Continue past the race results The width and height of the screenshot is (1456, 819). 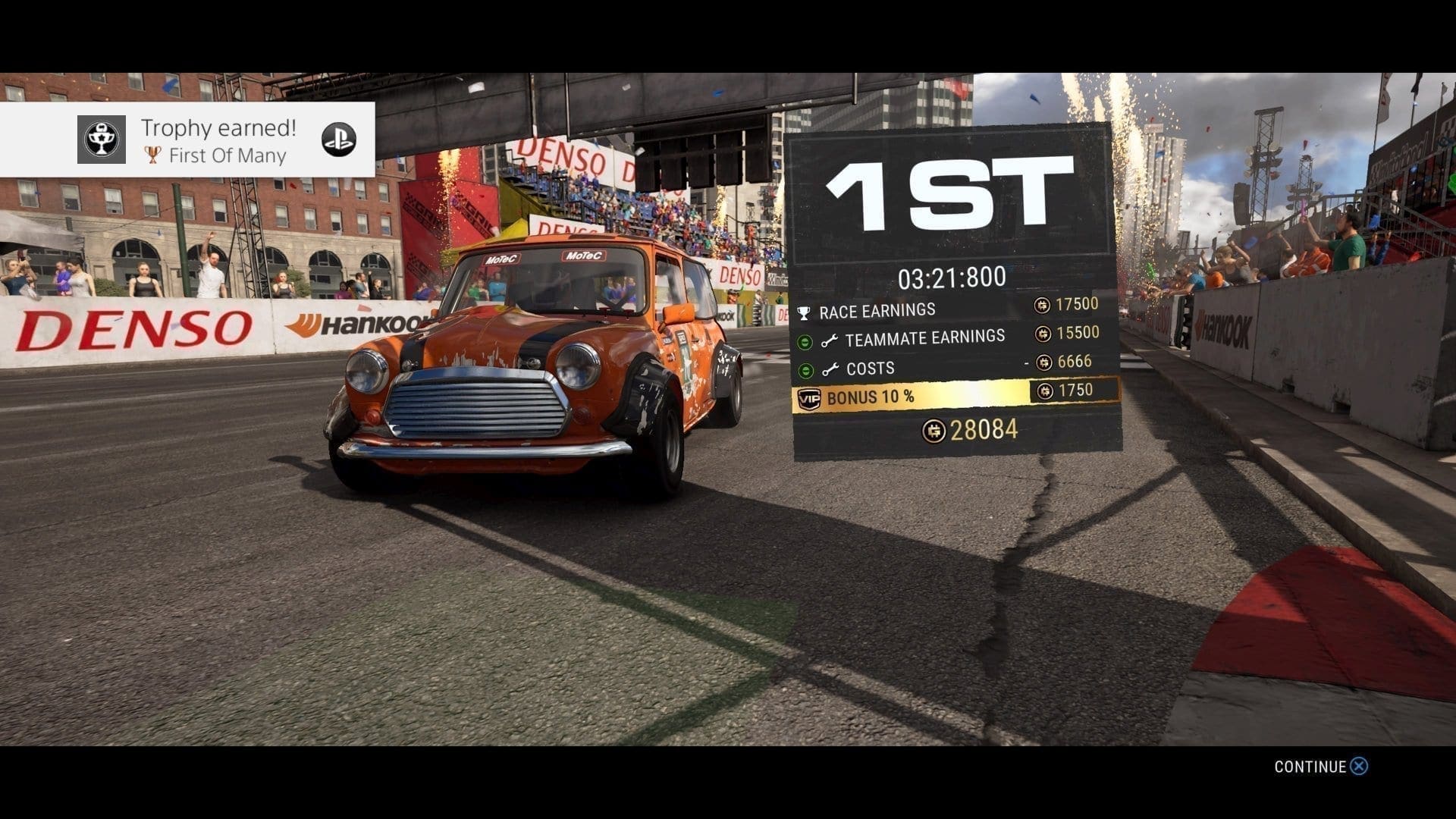(x=1321, y=767)
